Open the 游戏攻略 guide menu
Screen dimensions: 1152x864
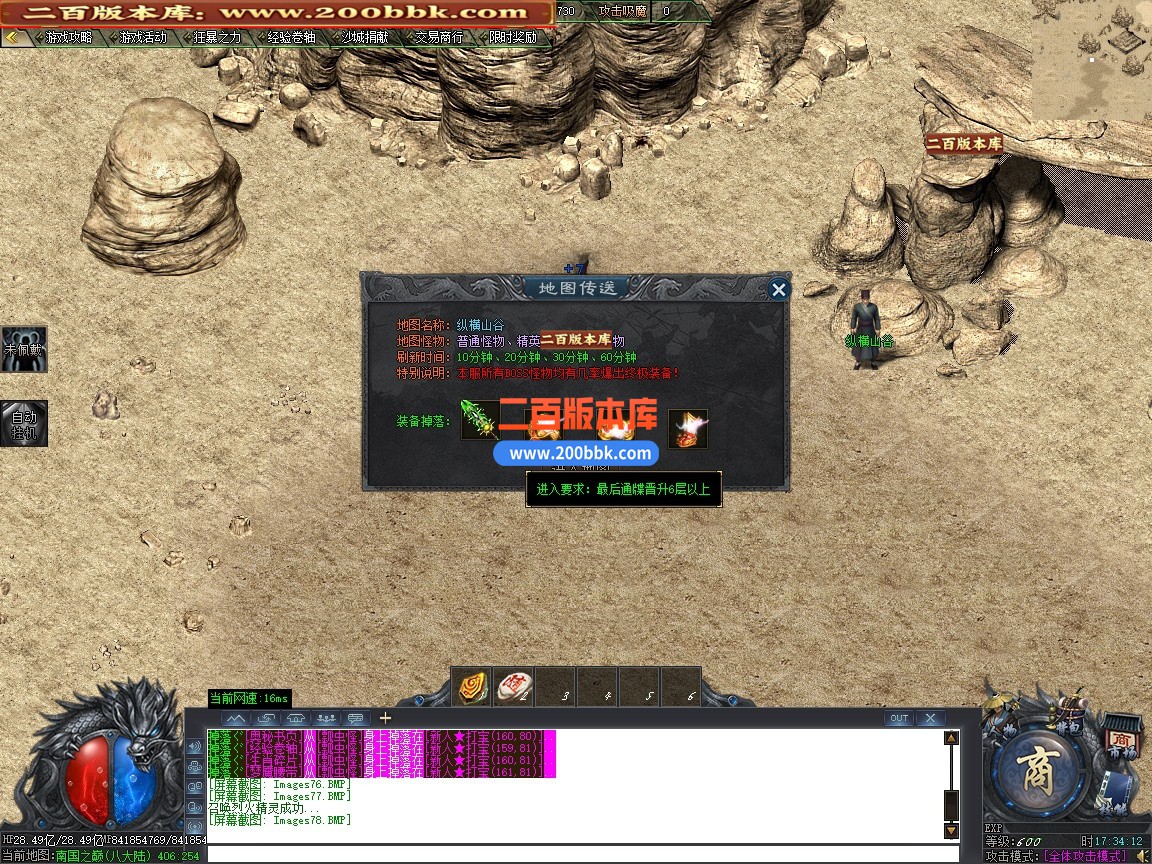(68, 38)
